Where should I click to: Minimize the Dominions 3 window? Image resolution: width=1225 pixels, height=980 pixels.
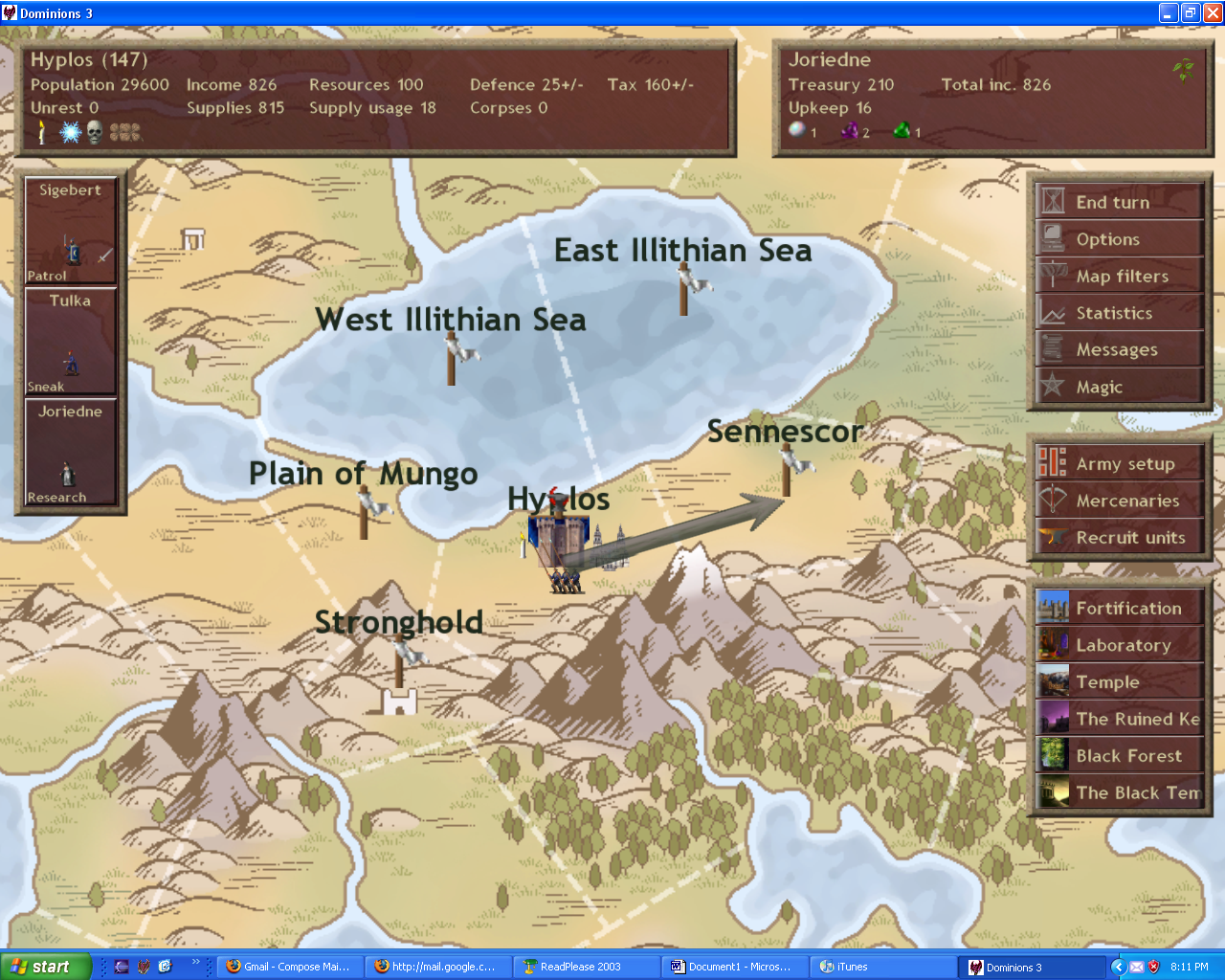[1169, 12]
